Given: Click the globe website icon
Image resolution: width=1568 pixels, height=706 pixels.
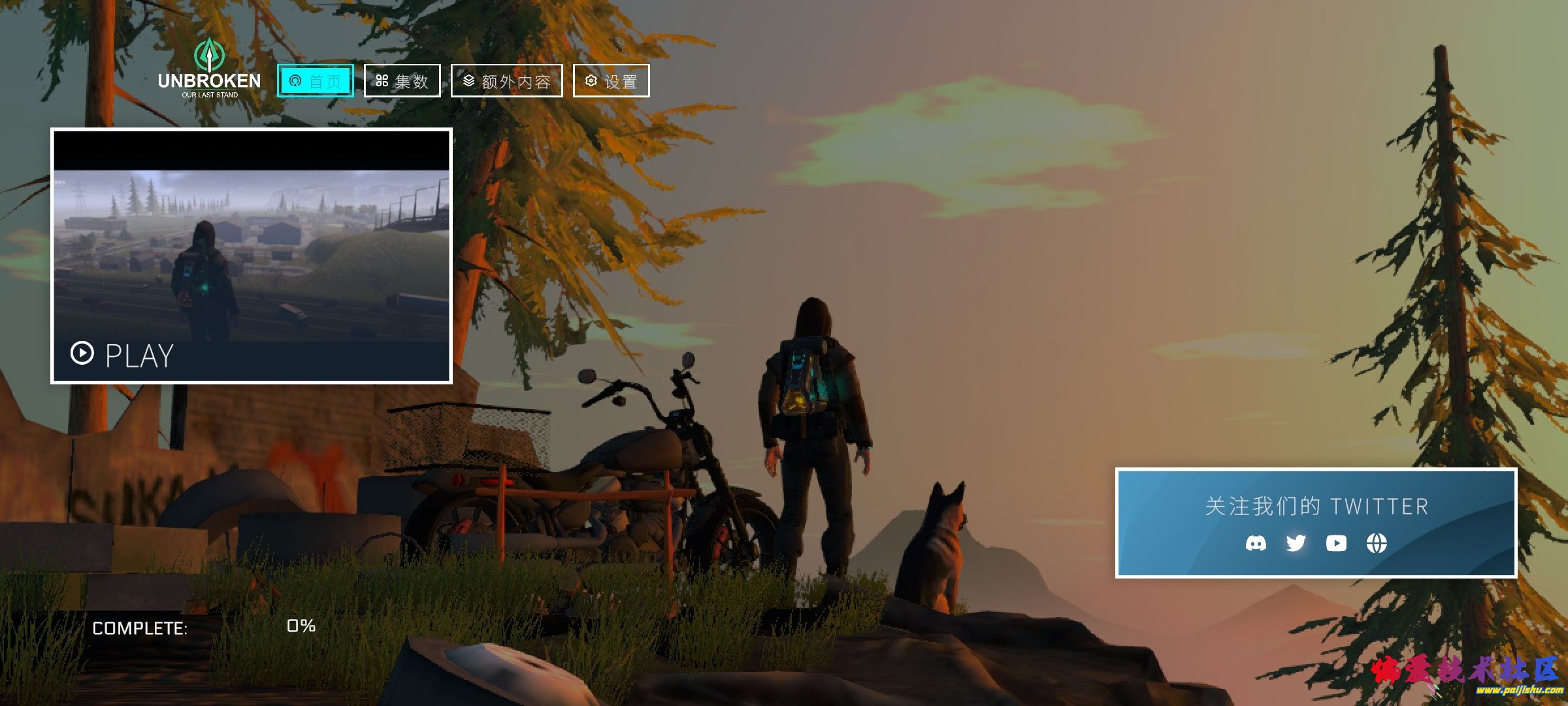Looking at the screenshot, I should click(x=1377, y=543).
